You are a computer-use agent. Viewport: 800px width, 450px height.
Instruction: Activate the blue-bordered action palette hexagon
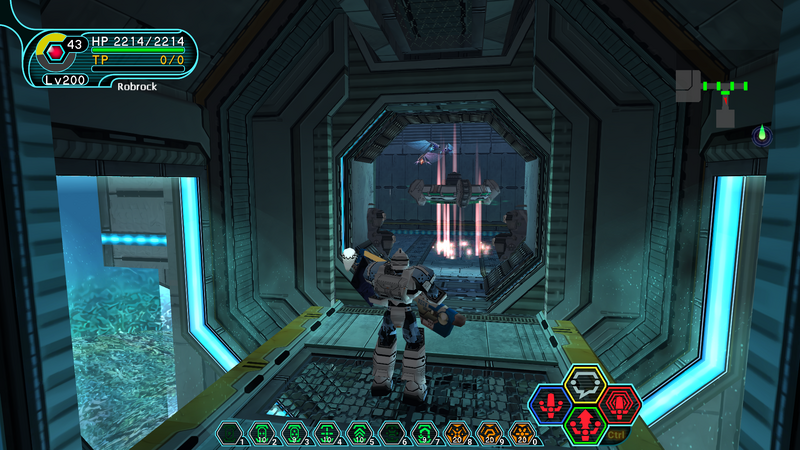coord(550,405)
